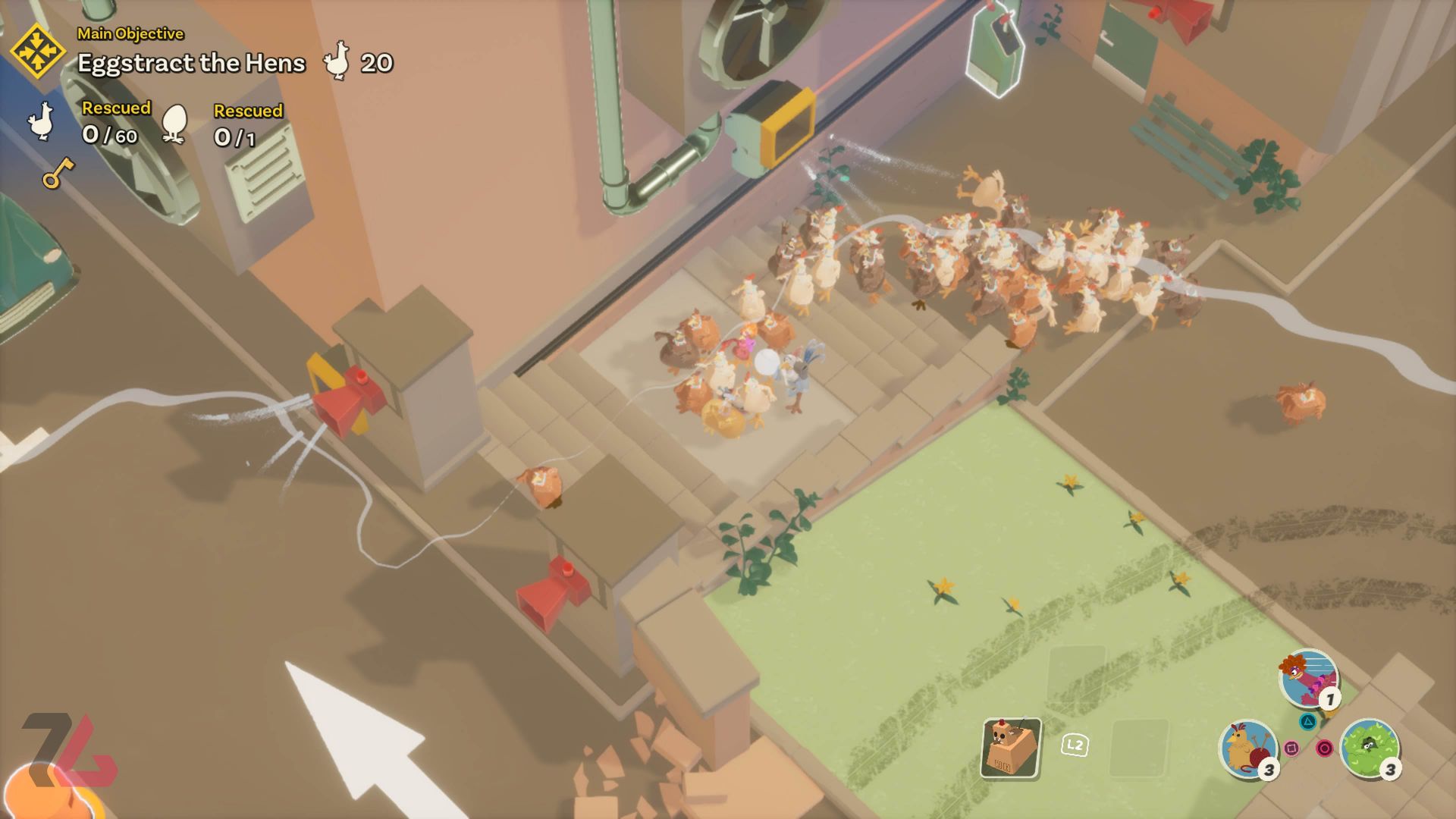Open the Main Objective banner text
The height and width of the screenshot is (819, 1456).
tap(130, 33)
